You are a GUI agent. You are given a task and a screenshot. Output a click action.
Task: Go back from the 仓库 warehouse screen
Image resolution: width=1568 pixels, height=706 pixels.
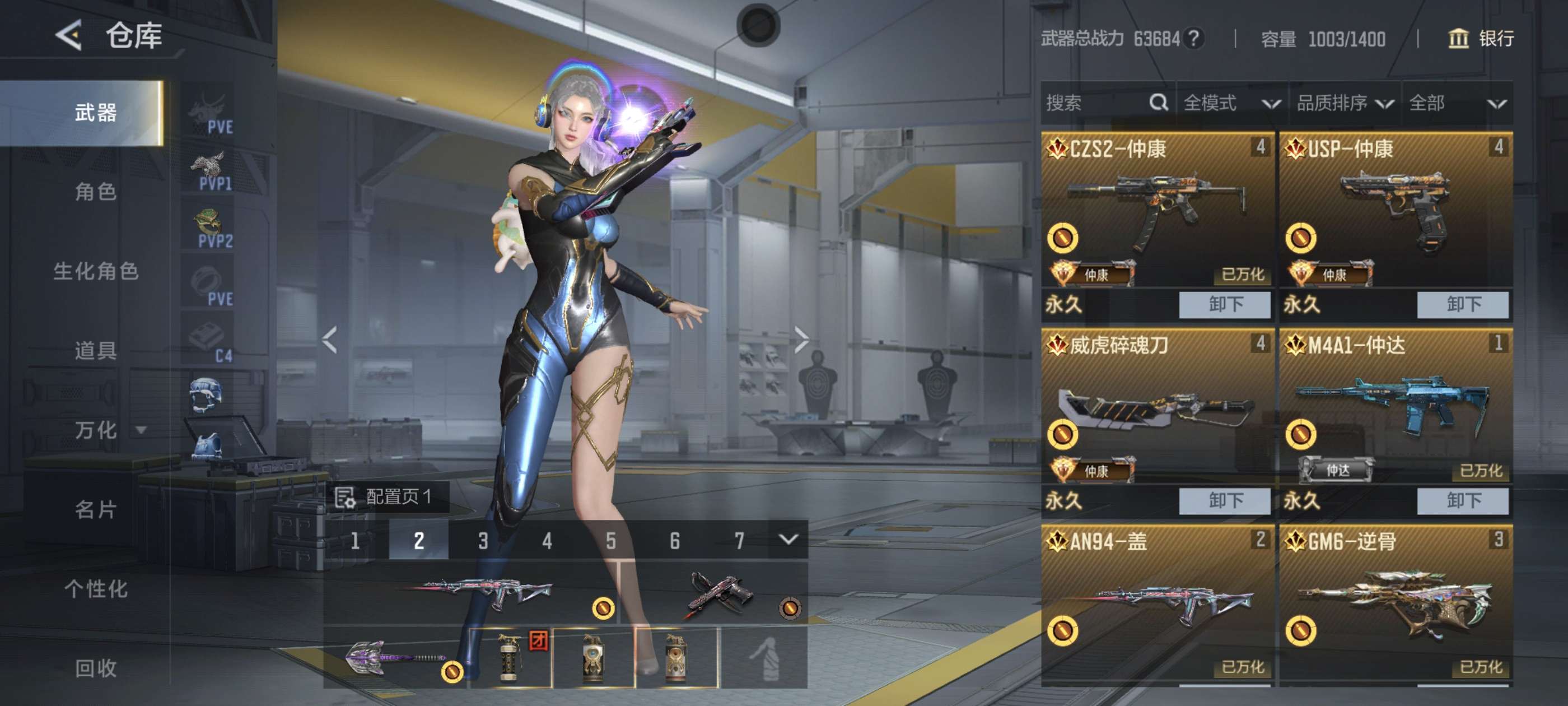69,35
